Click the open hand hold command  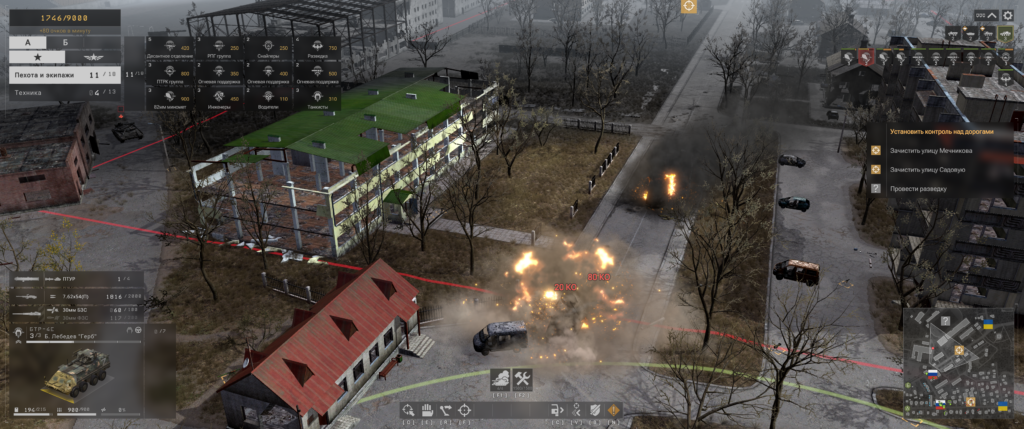pos(425,409)
